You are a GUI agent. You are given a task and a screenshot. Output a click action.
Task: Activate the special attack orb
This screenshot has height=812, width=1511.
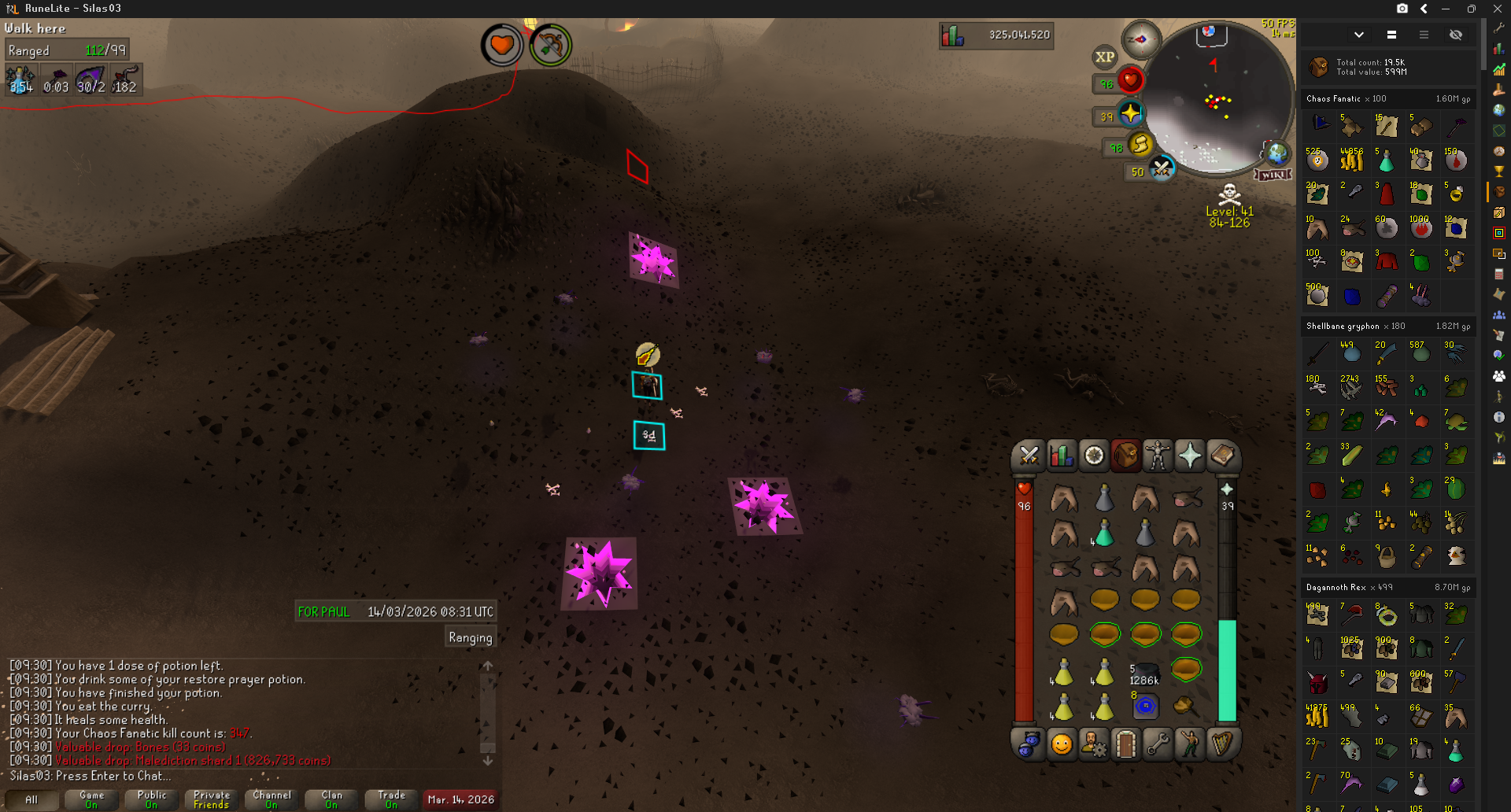[x=1161, y=168]
